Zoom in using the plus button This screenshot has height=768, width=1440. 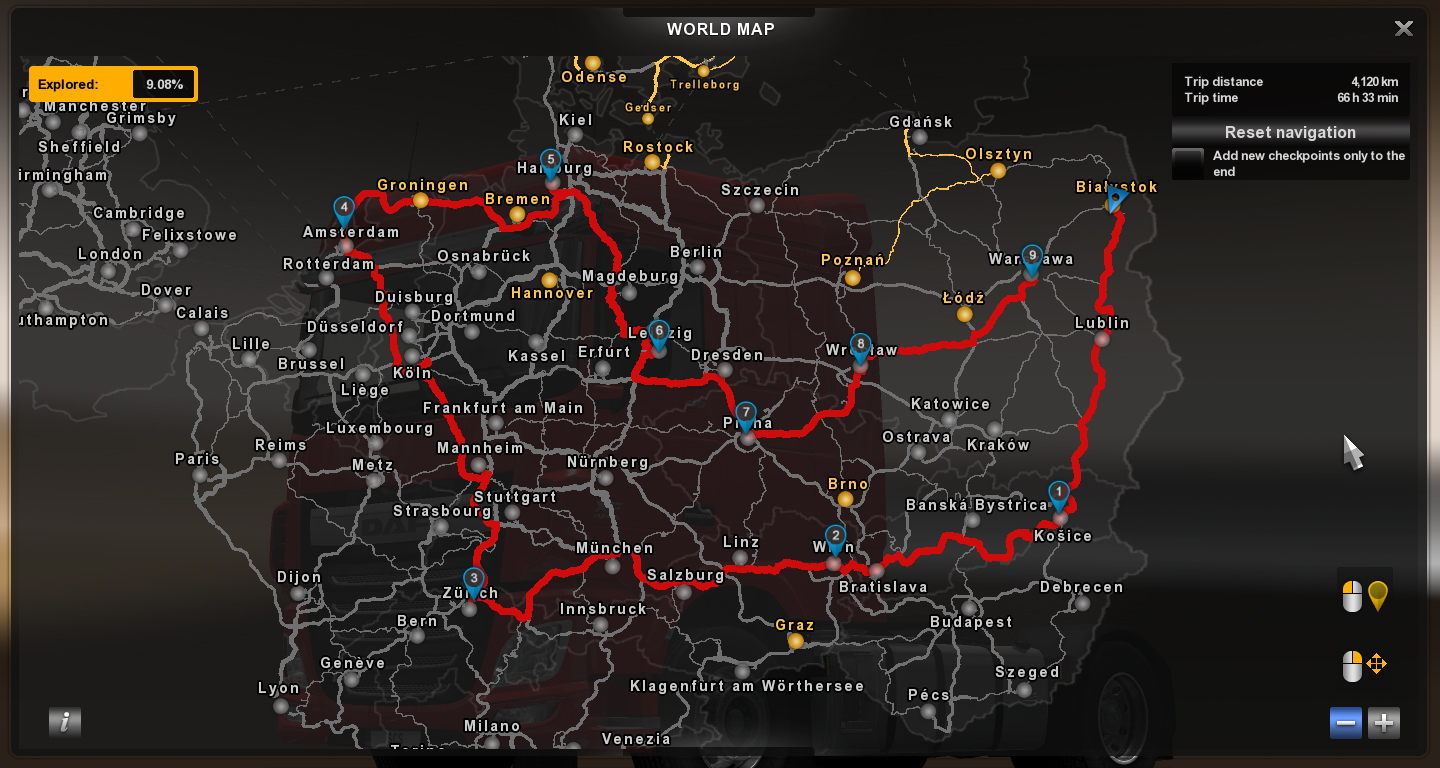pyautogui.click(x=1383, y=722)
